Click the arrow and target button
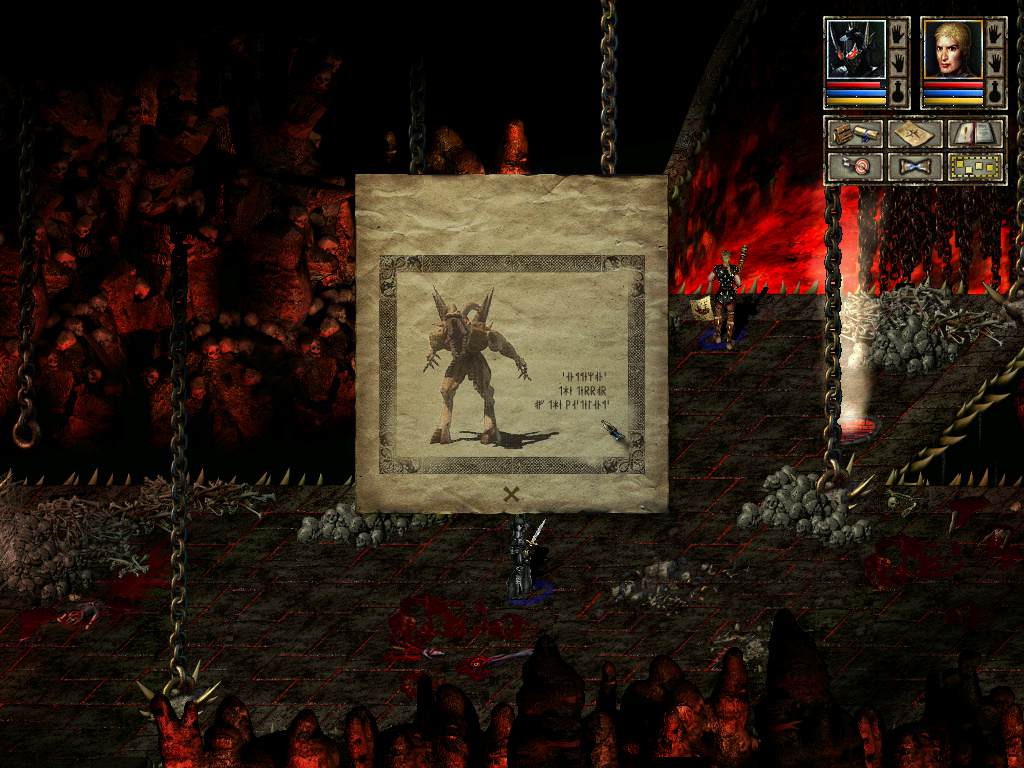The height and width of the screenshot is (768, 1024). [x=854, y=166]
